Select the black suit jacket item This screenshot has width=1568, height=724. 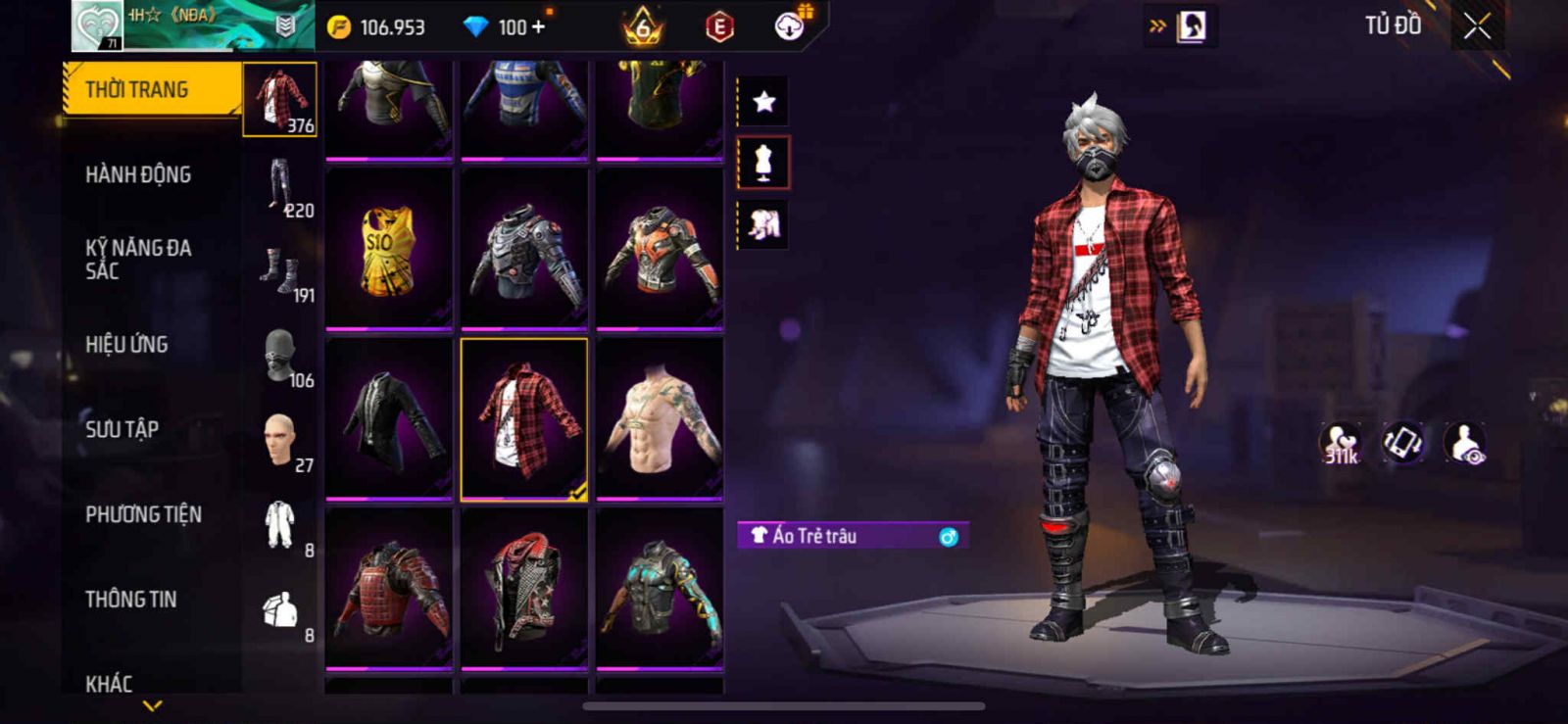point(389,419)
